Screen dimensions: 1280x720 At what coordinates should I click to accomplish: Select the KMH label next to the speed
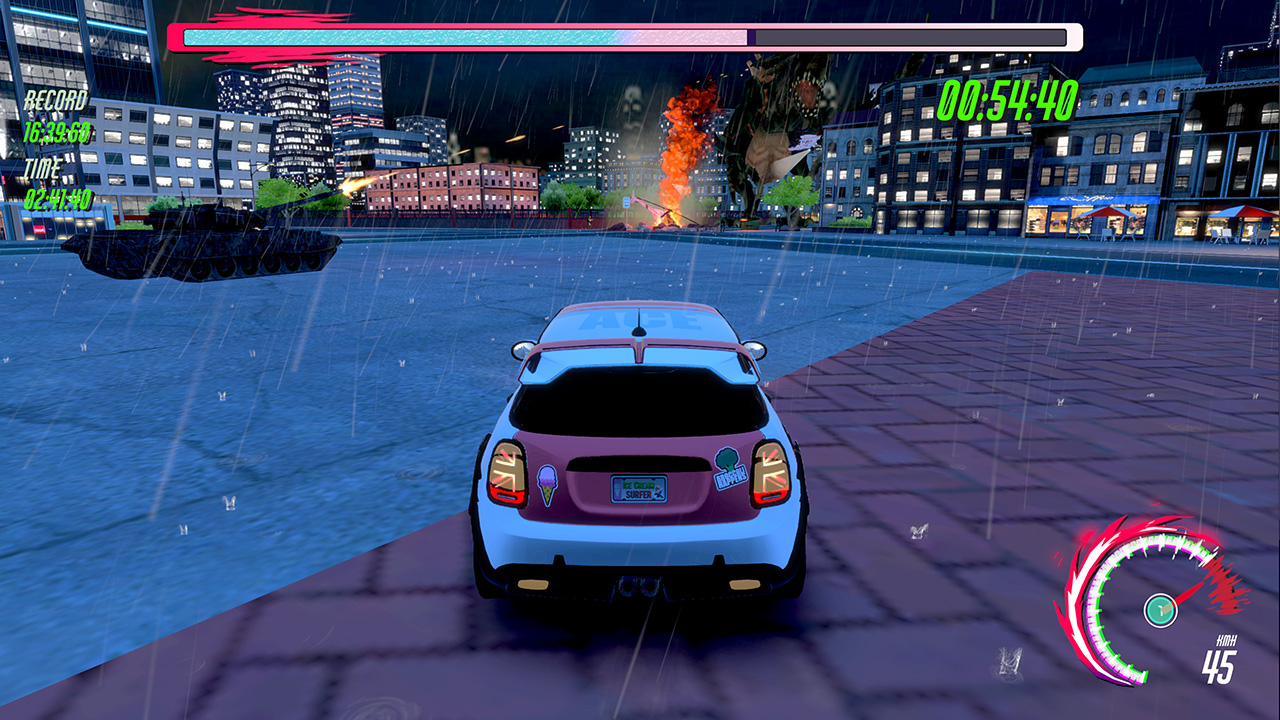[x=1228, y=640]
